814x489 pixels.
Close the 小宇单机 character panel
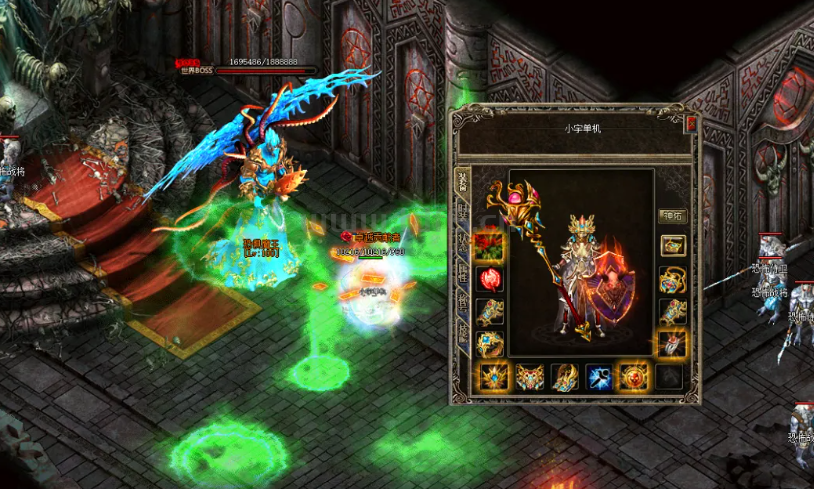point(691,123)
